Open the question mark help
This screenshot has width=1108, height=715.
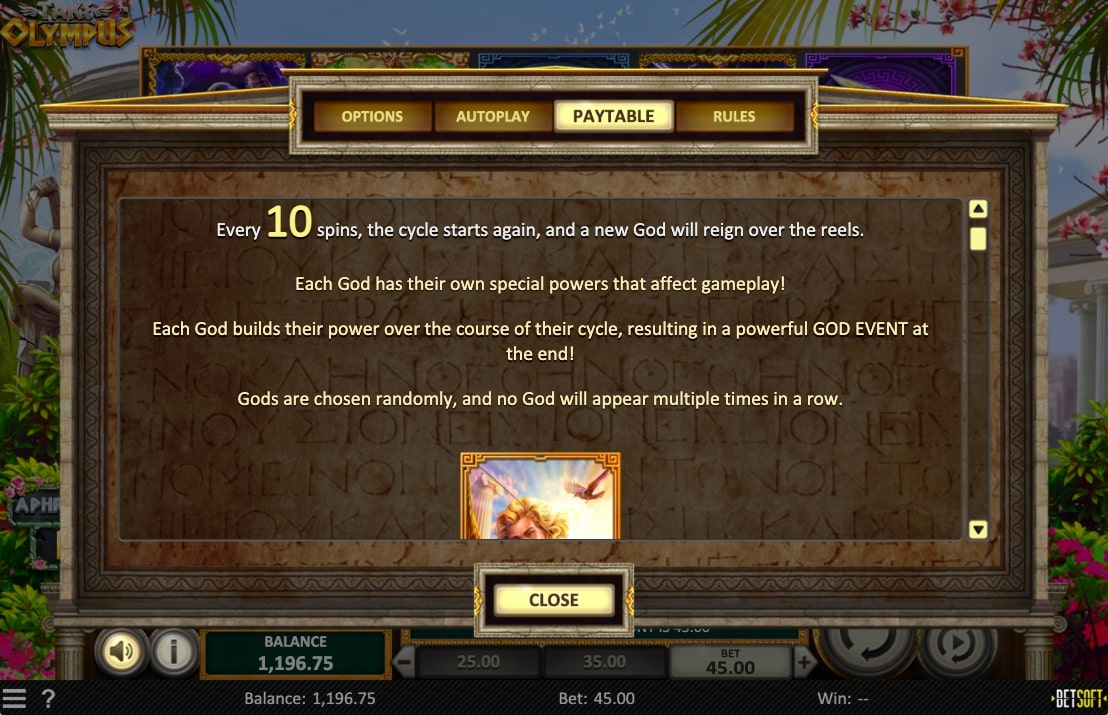48,698
